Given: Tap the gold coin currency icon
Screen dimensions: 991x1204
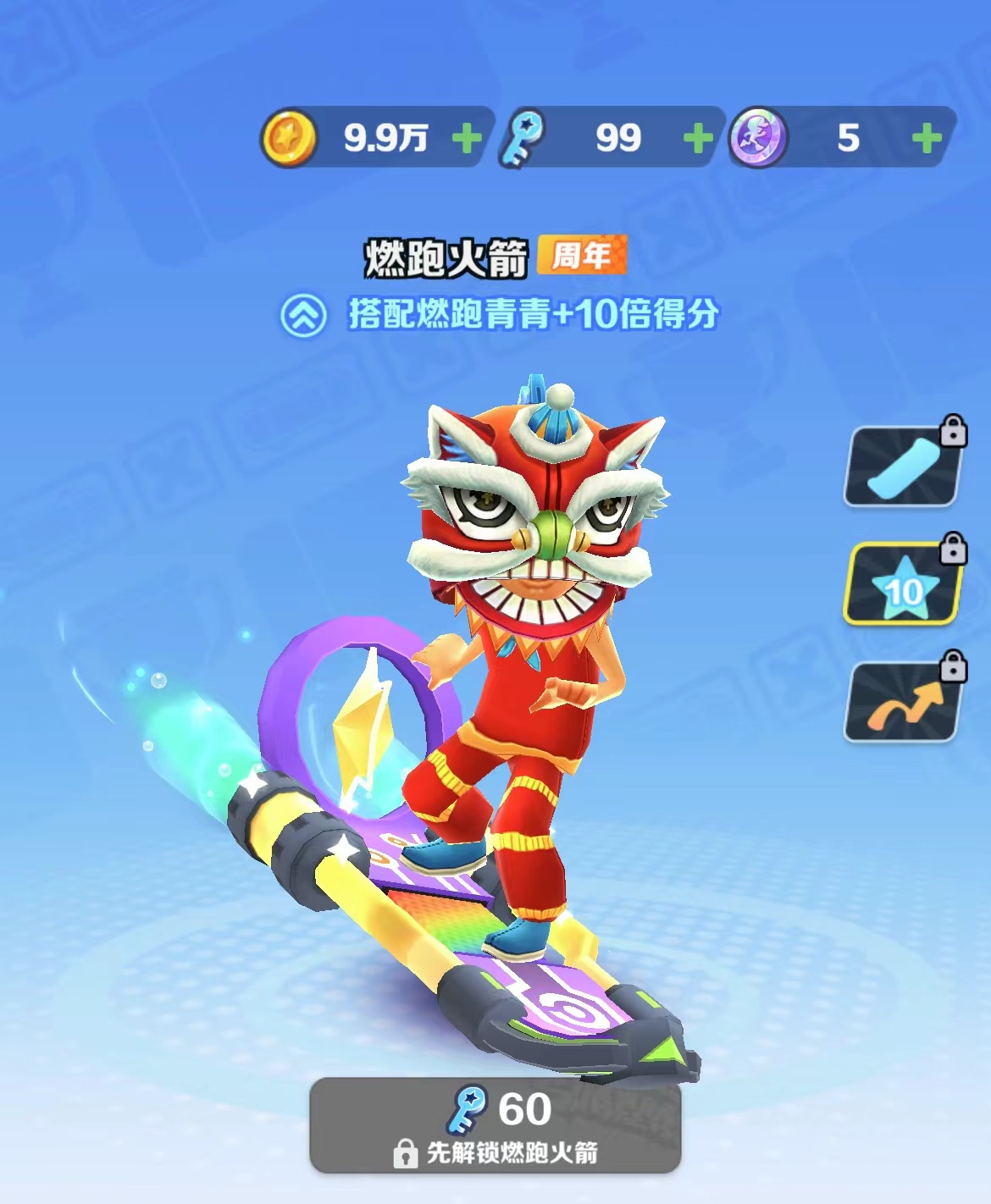Looking at the screenshot, I should pyautogui.click(x=289, y=138).
